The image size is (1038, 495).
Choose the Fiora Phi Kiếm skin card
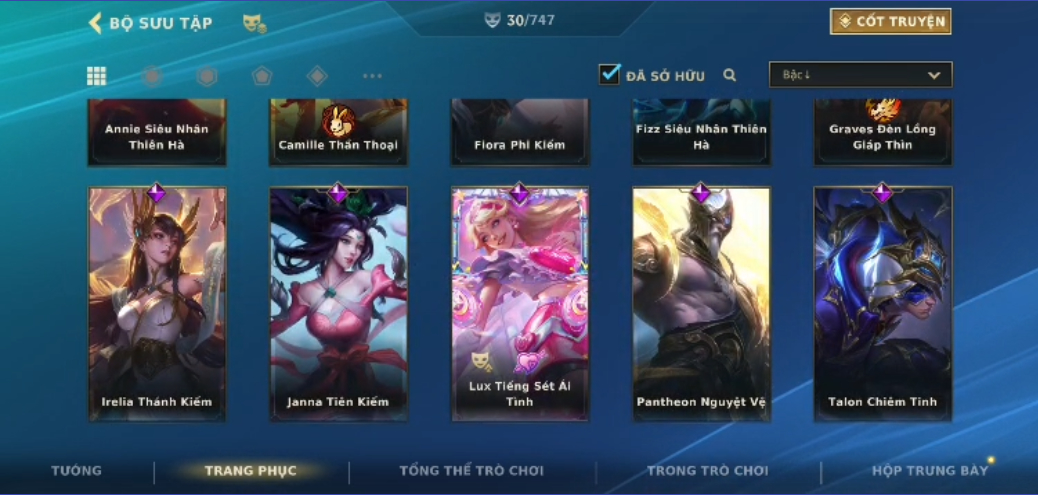click(519, 132)
